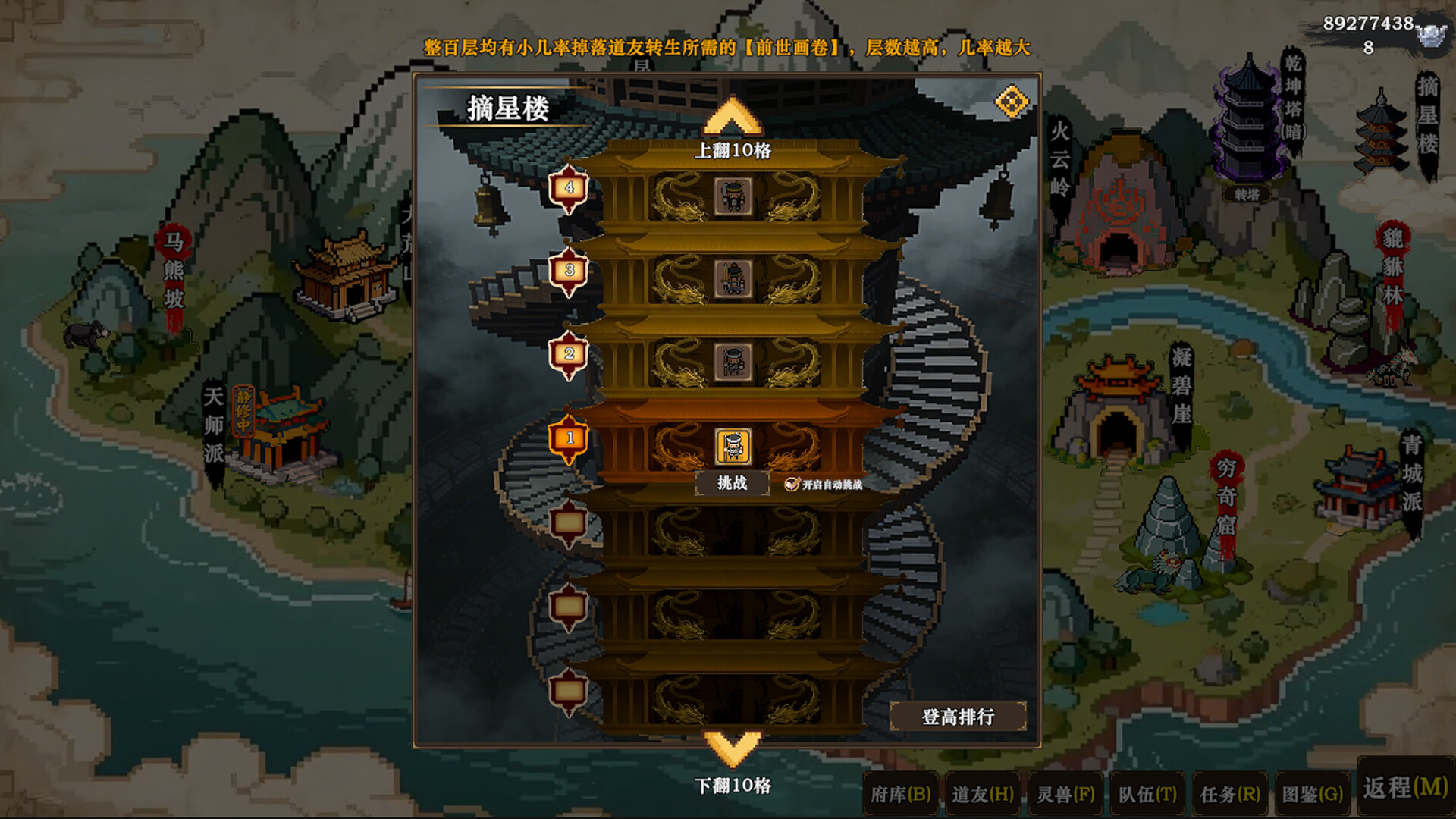Flip down ten floors with 下翻10格 arrow
Screen dimensions: 1456x819
pyautogui.click(x=733, y=748)
